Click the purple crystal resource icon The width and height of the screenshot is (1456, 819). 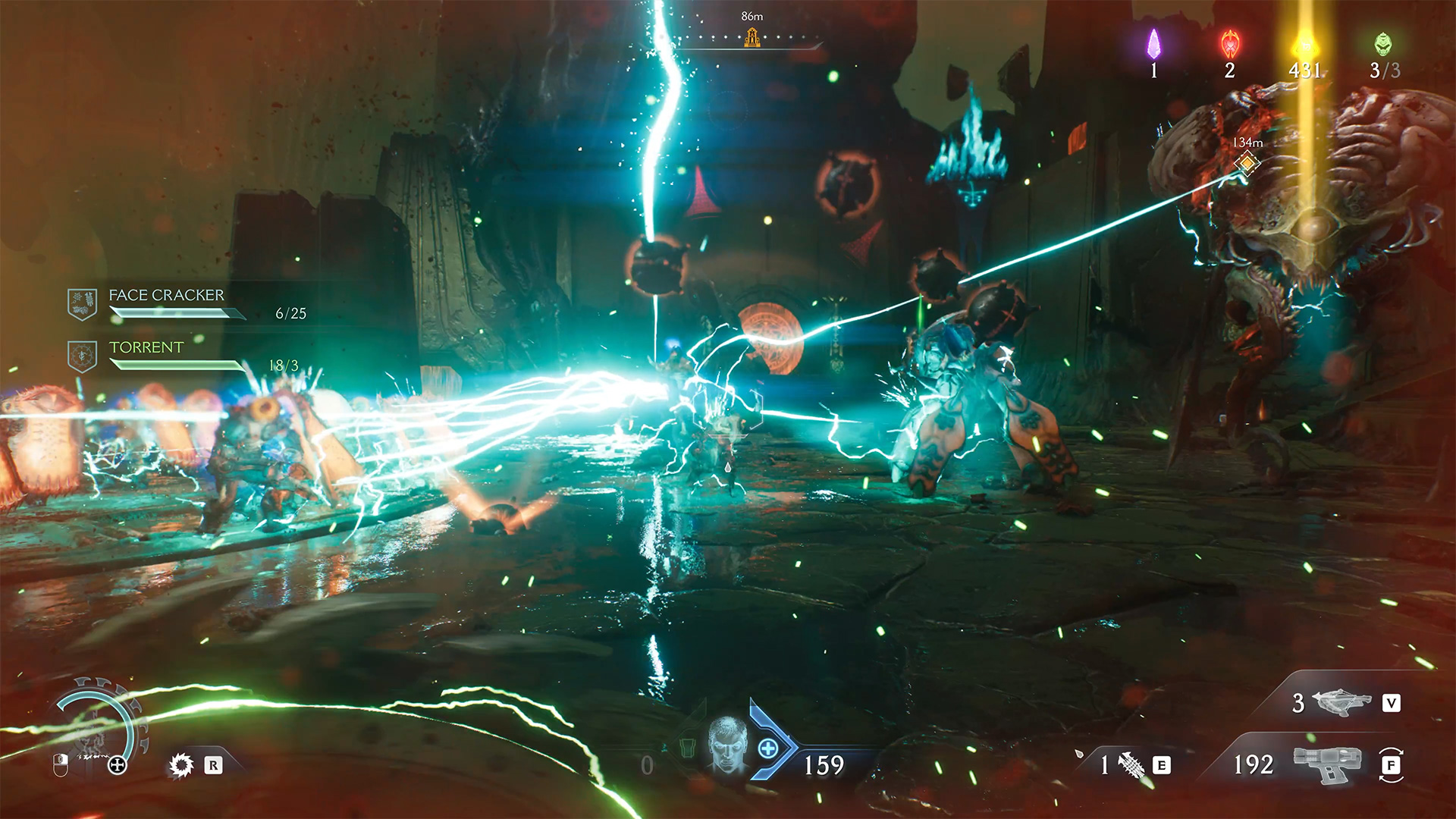(1153, 44)
